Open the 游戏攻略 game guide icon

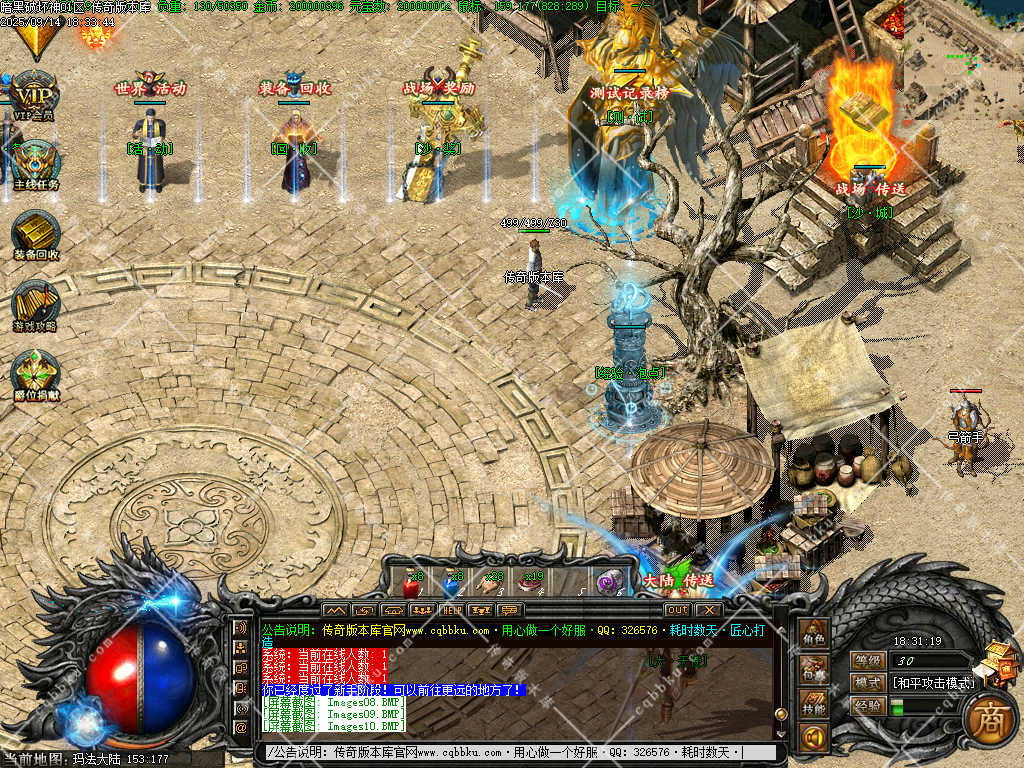(x=36, y=303)
